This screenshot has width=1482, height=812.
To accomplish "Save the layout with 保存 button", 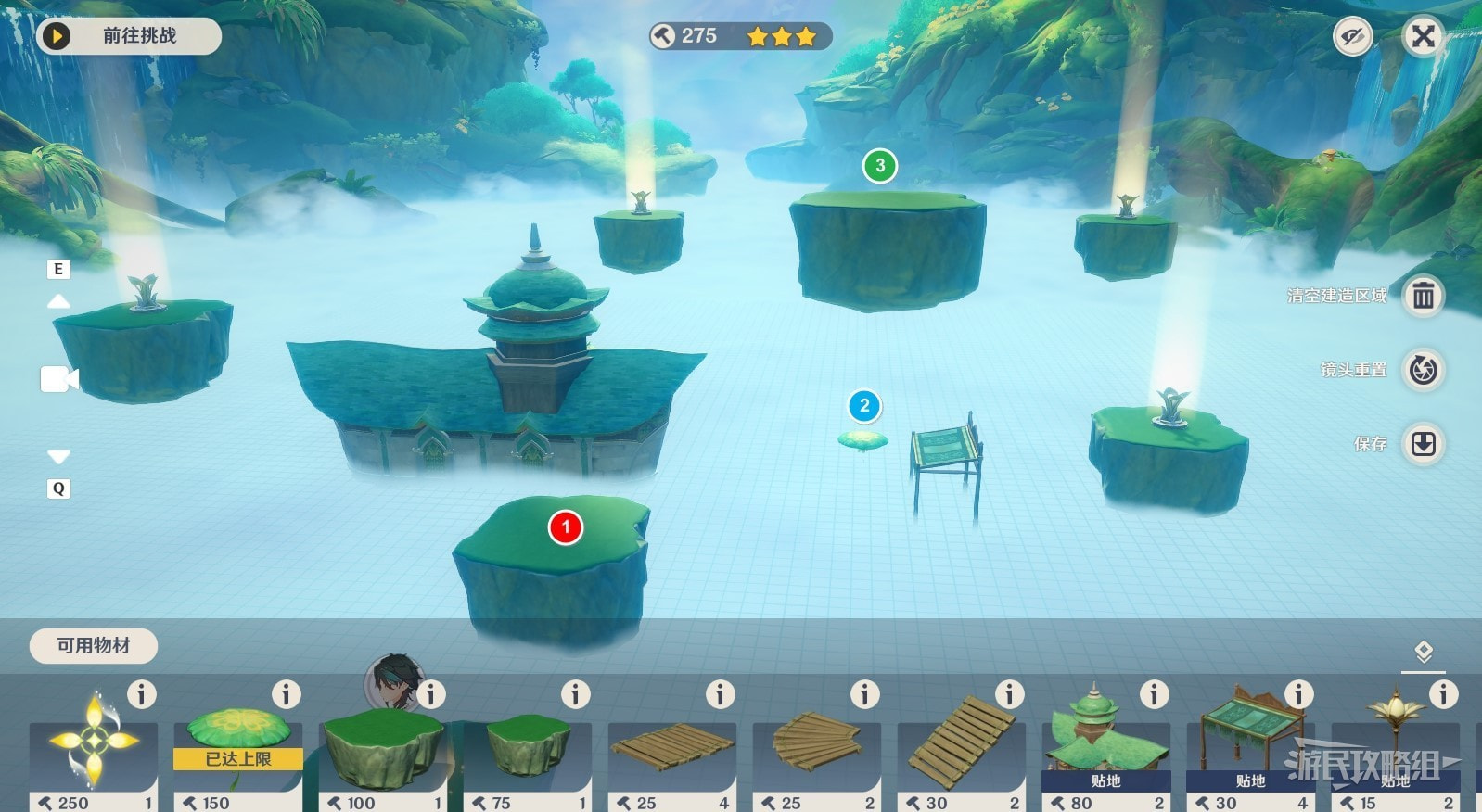I will (1423, 444).
